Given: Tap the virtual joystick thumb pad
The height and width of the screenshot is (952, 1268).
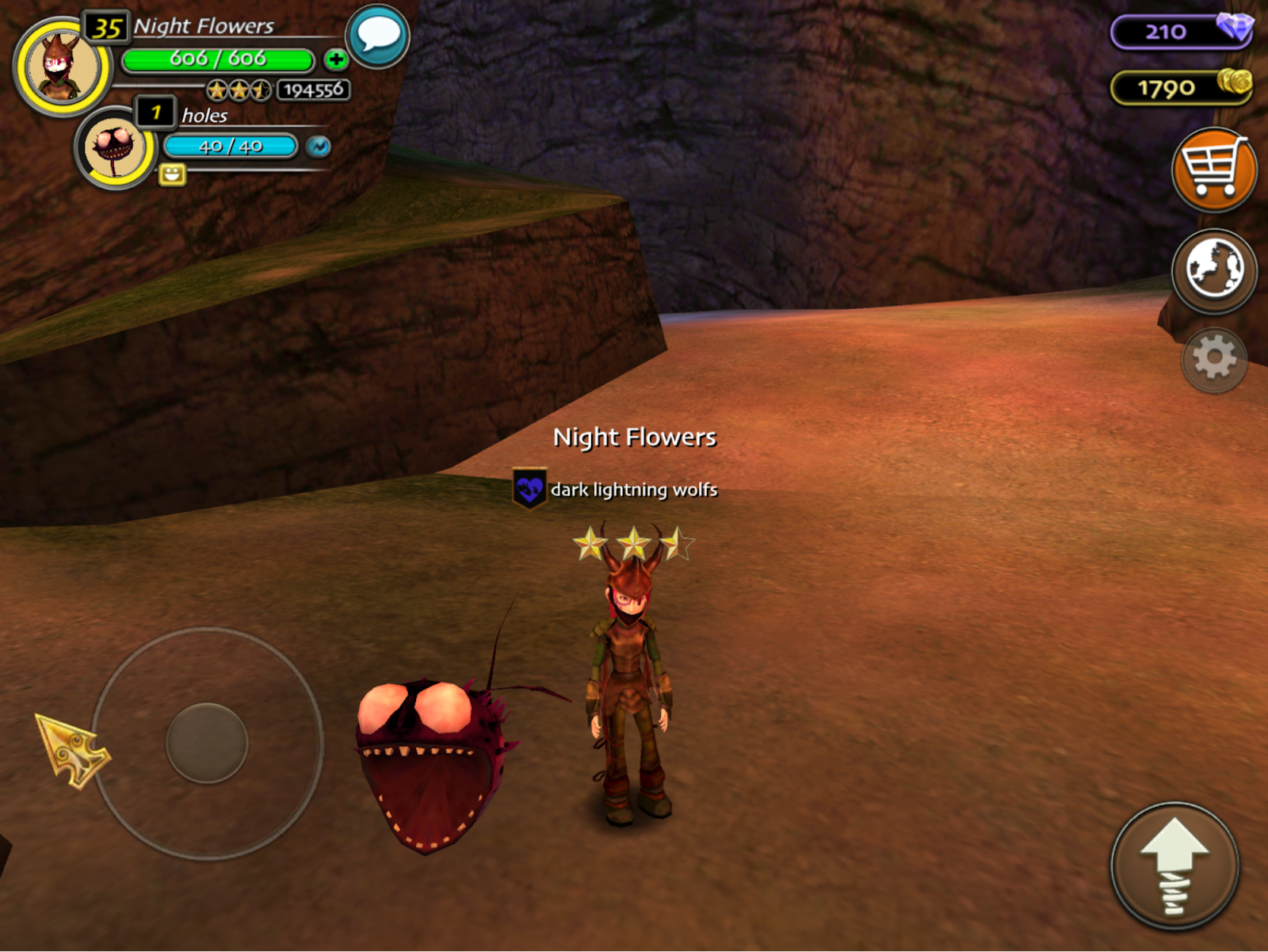Looking at the screenshot, I should [x=207, y=743].
